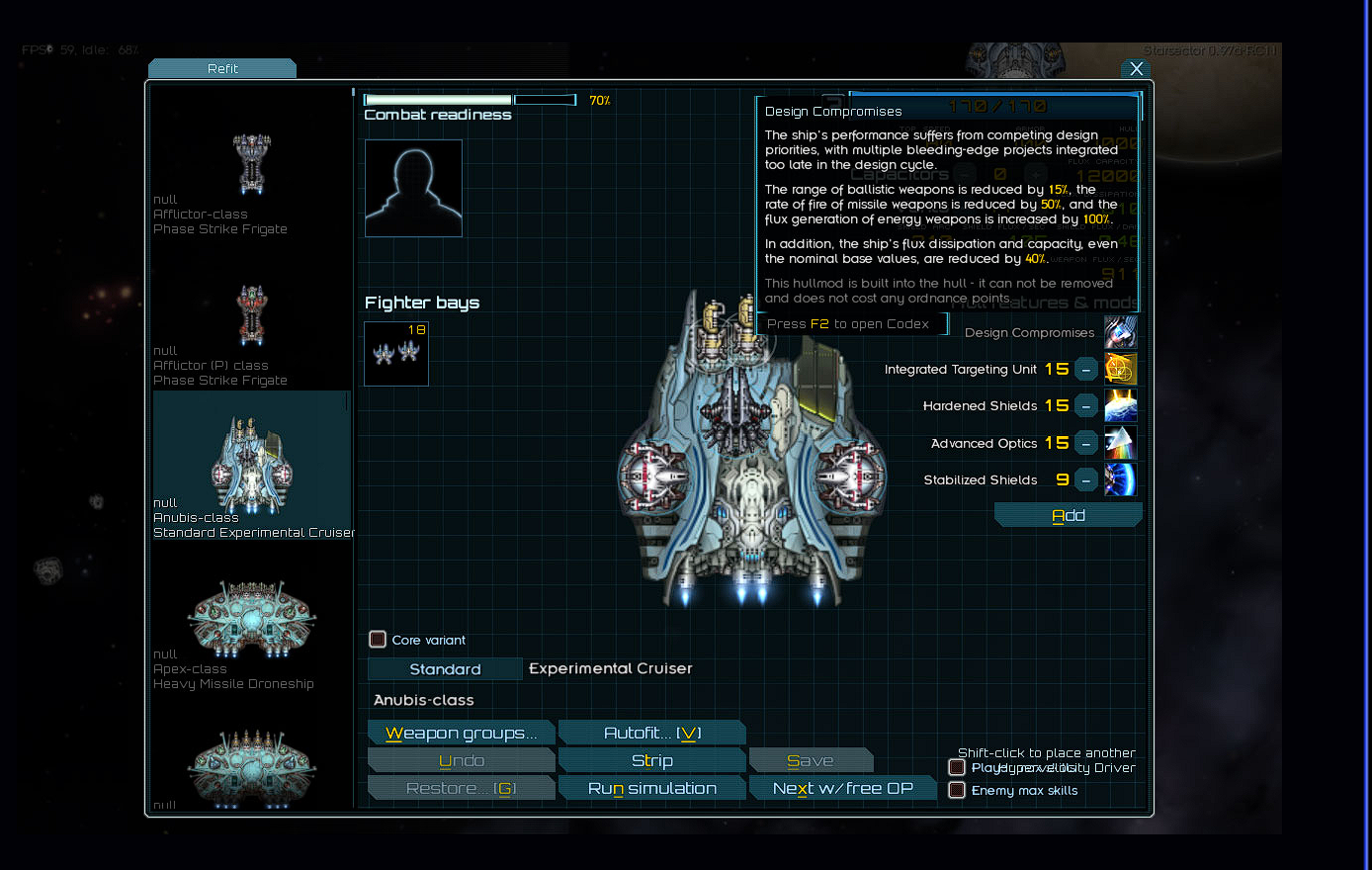
Task: Remove the Stabilized Shields hullmod
Action: [1086, 480]
